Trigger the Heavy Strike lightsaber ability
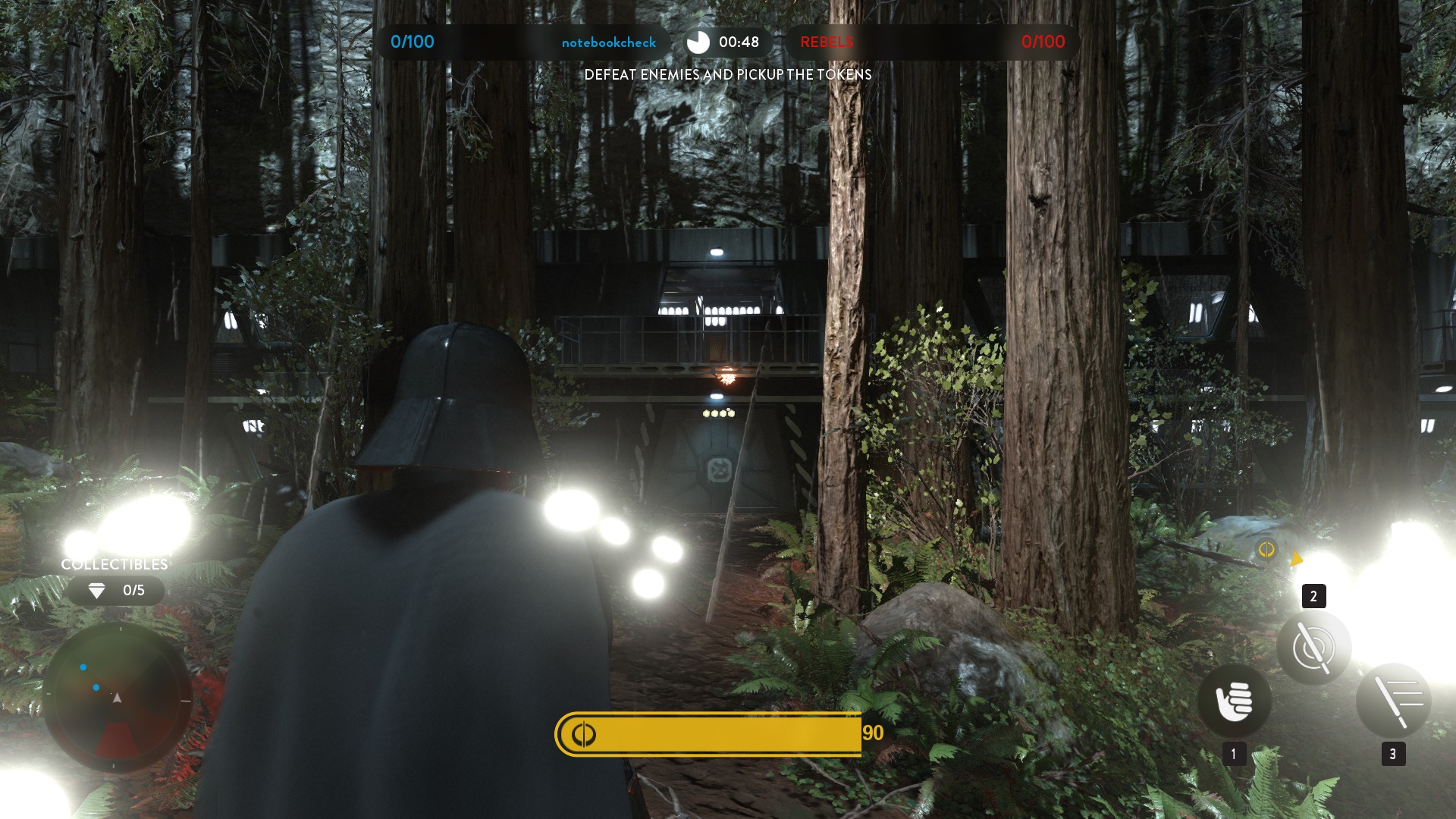This screenshot has width=1456, height=819. 1393,701
